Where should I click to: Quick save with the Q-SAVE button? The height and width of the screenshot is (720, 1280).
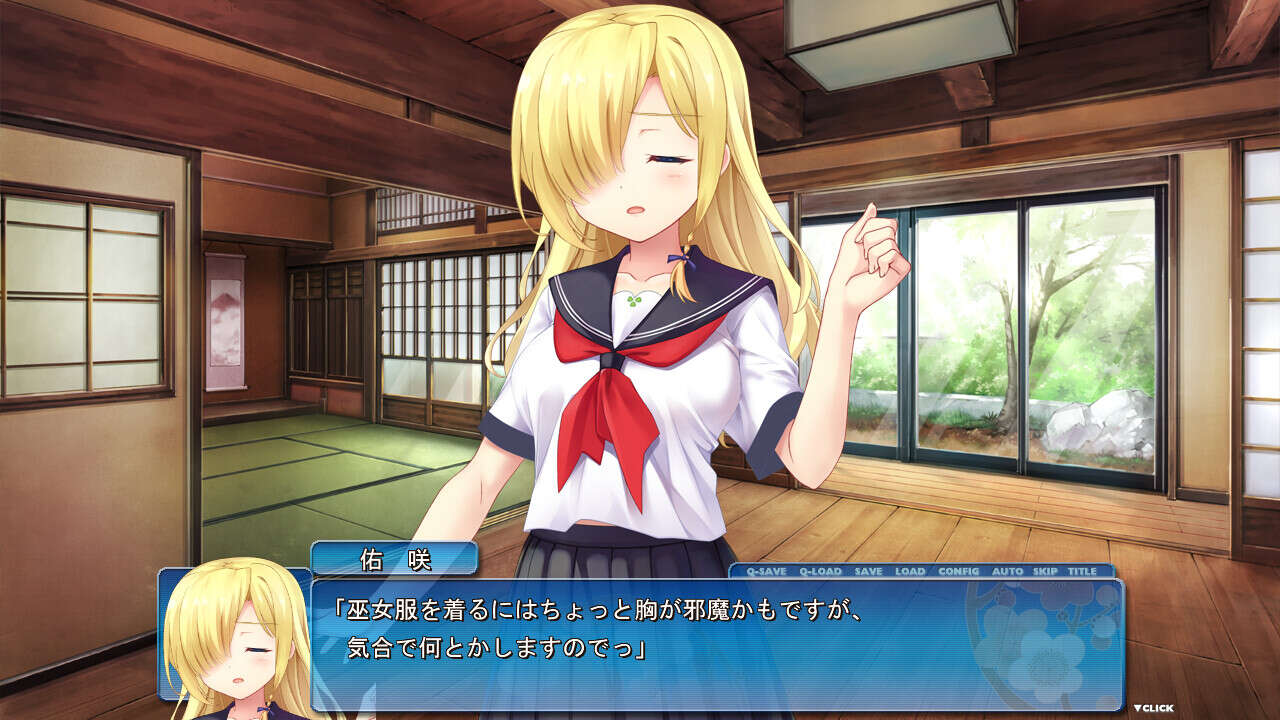tap(766, 571)
